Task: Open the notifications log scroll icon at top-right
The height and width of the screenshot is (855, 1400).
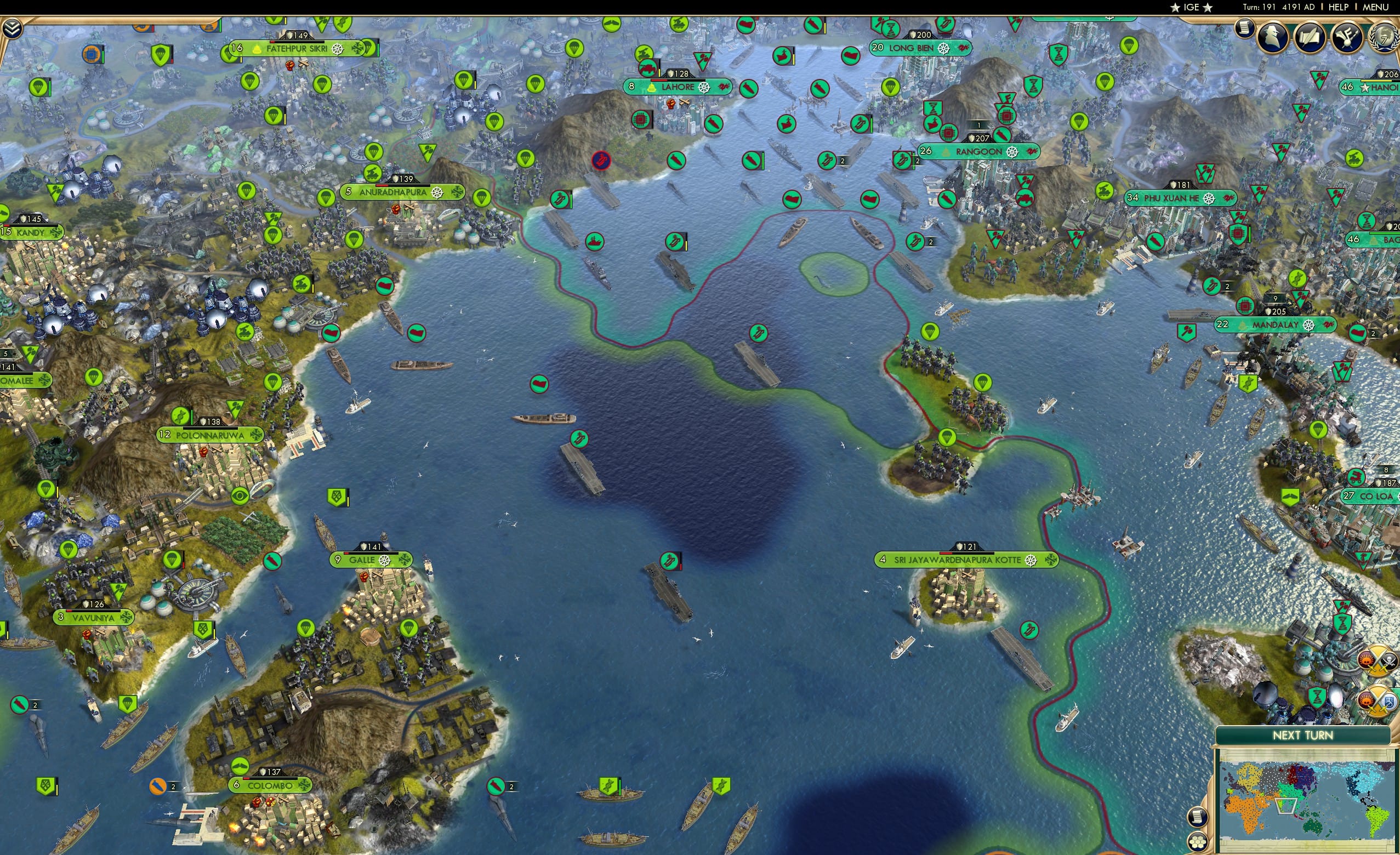Action: [x=1245, y=31]
